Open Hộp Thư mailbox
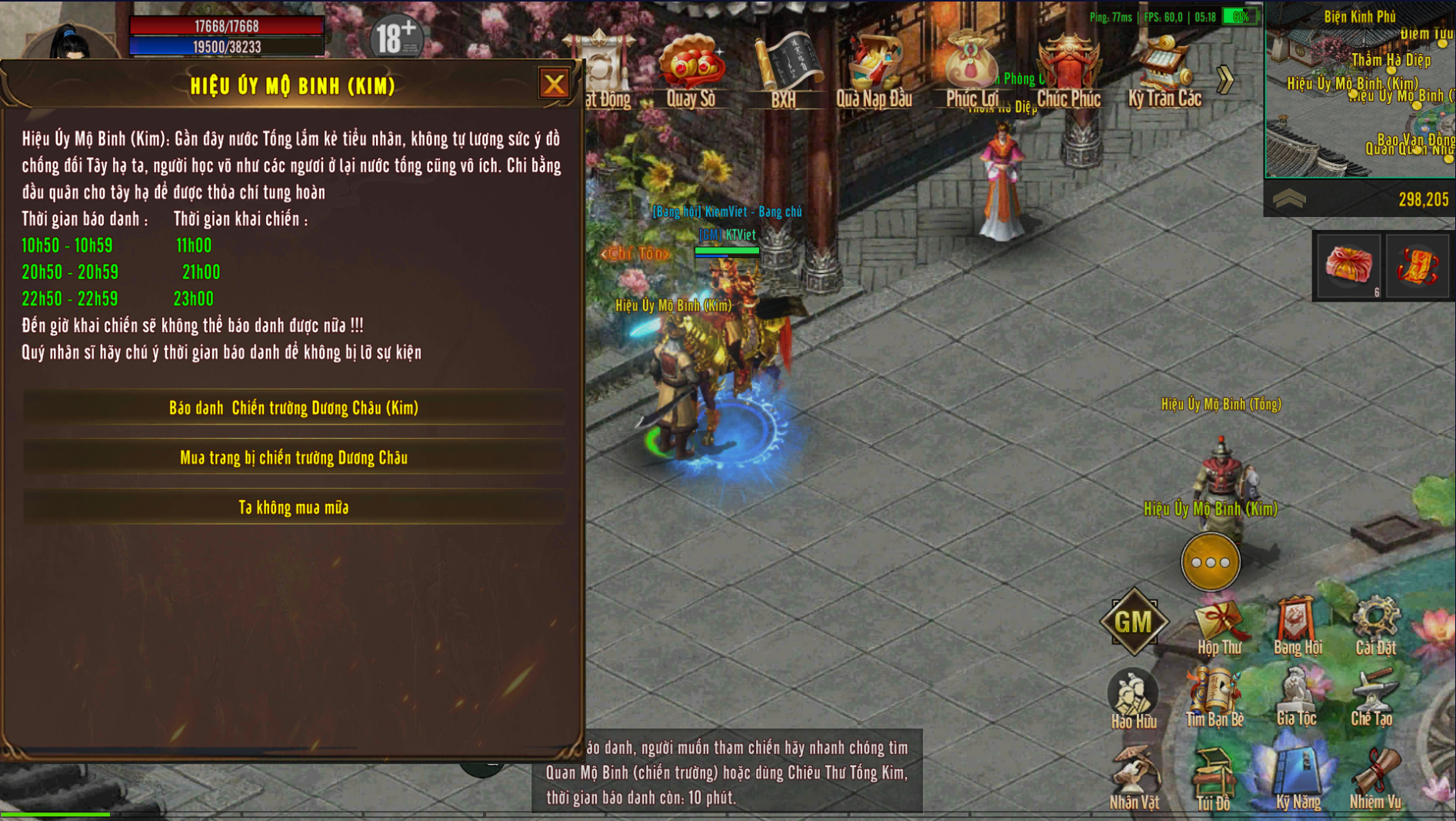Screen dimensions: 1456x821 pyautogui.click(x=1219, y=627)
